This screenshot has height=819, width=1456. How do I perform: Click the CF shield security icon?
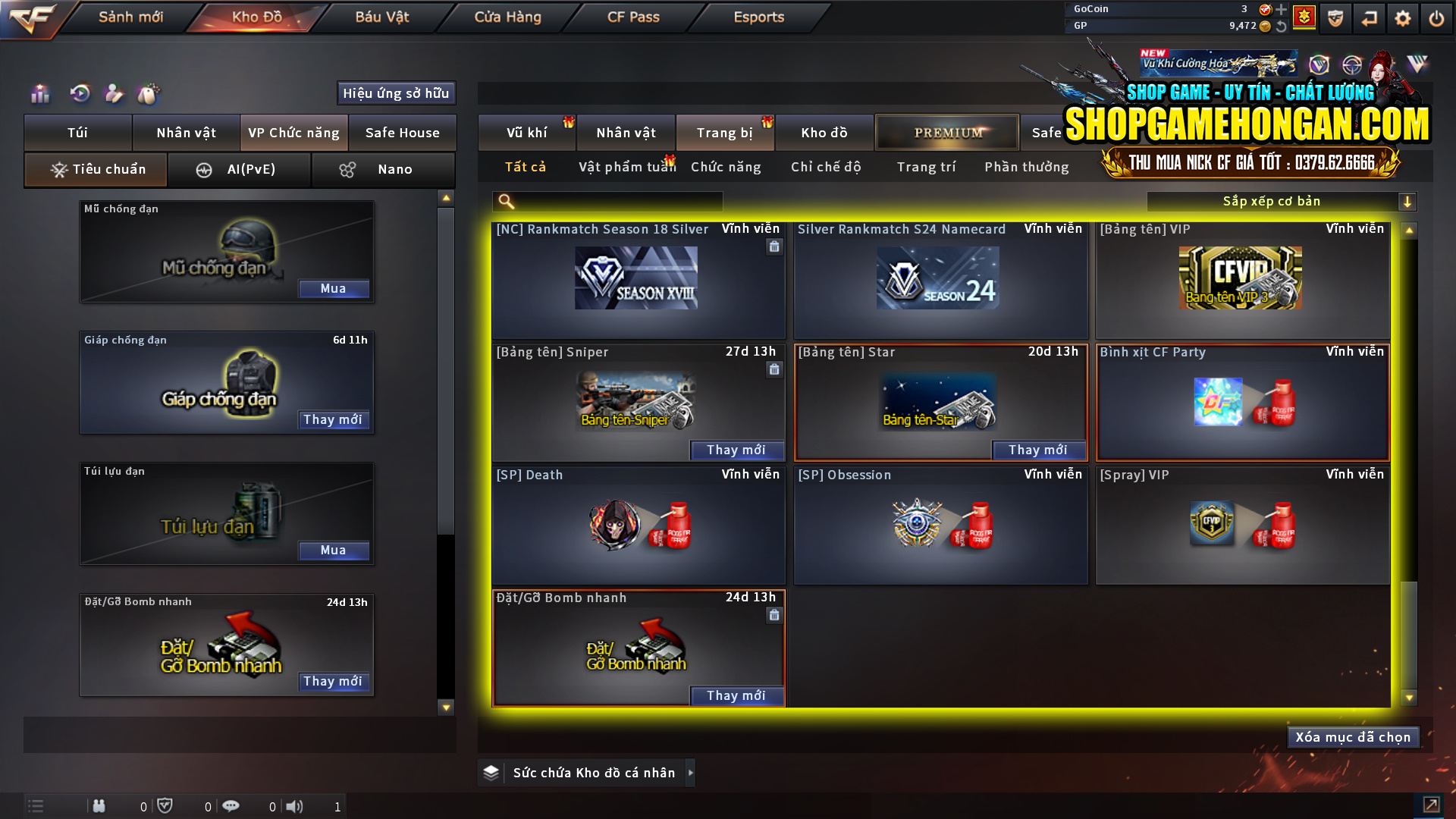[x=1335, y=17]
